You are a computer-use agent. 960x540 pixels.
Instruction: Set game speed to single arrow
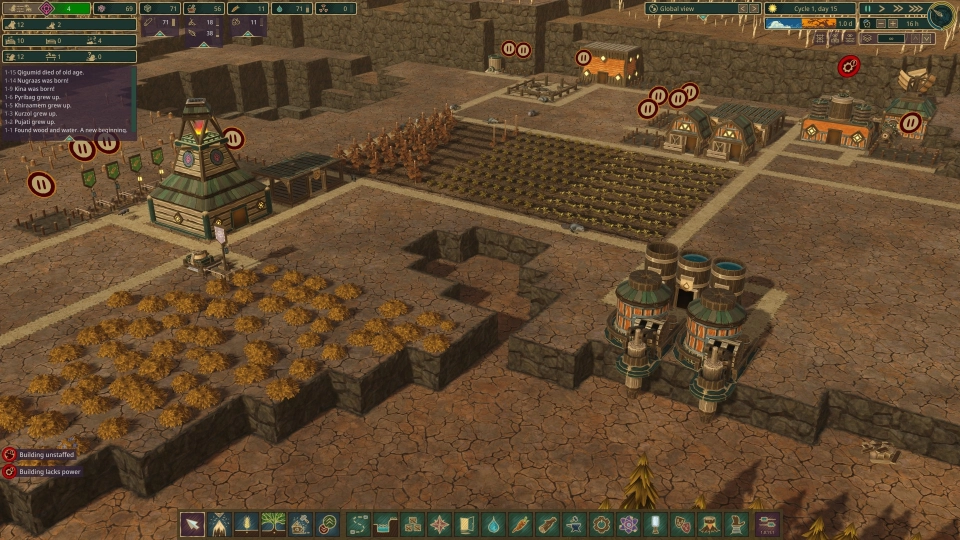pyautogui.click(x=881, y=9)
